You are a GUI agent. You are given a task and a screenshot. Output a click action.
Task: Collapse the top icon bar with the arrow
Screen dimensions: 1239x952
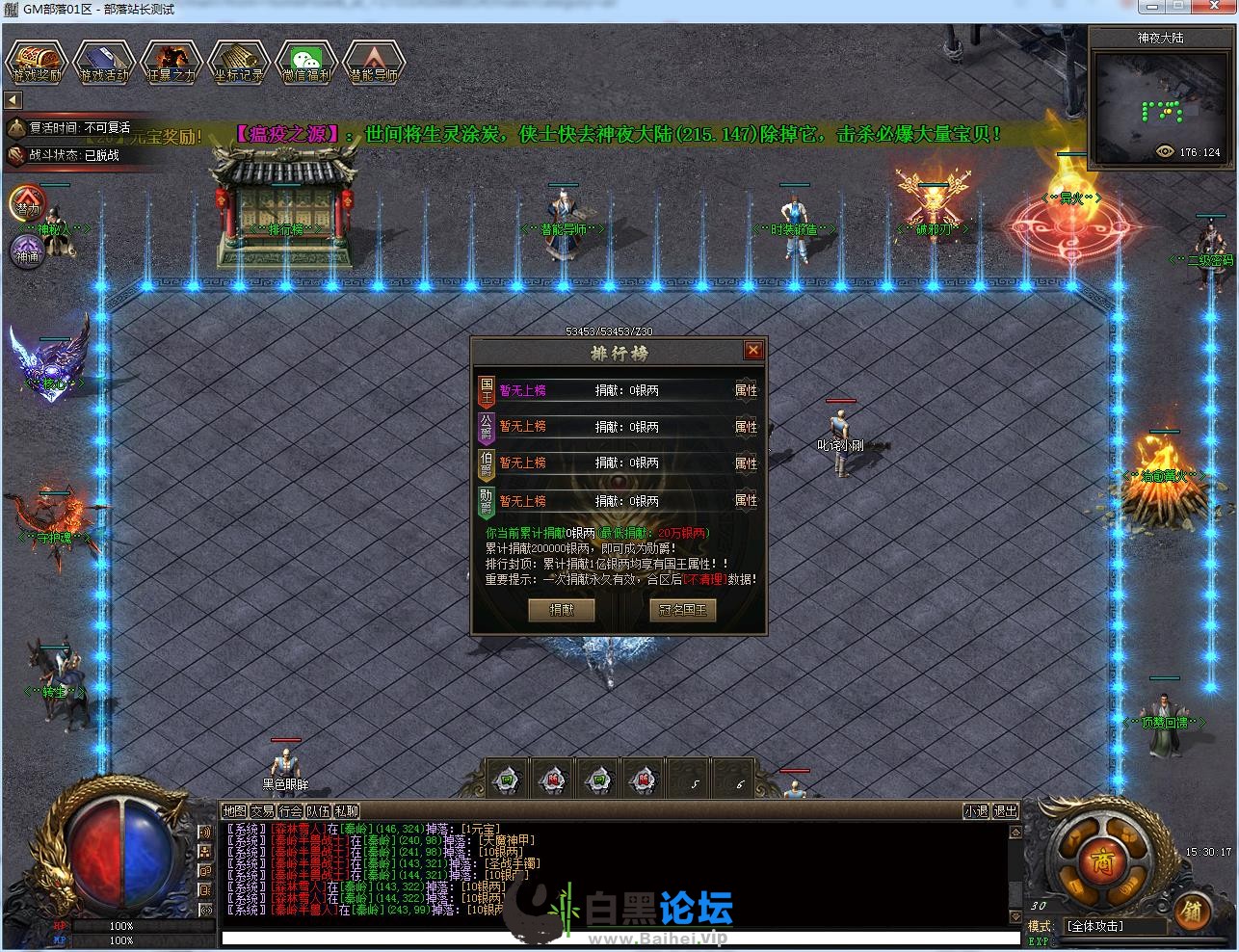click(x=13, y=100)
